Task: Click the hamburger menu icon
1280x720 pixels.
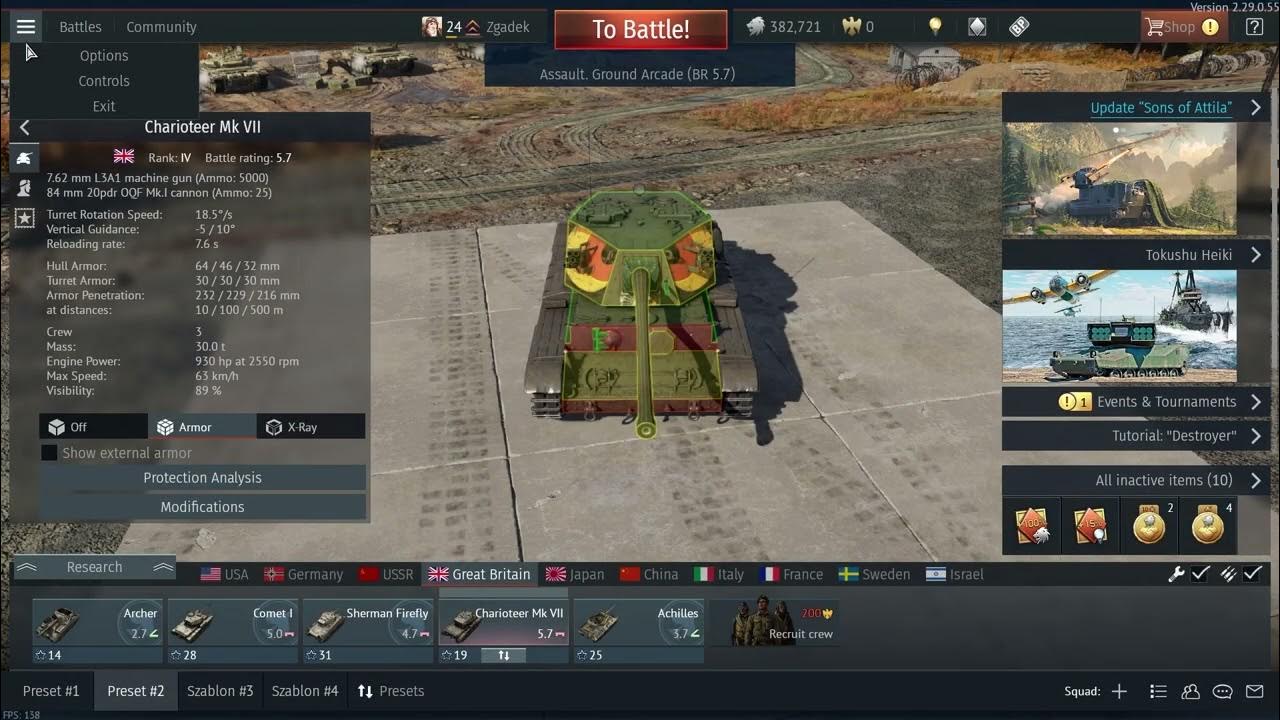Action: pyautogui.click(x=26, y=26)
